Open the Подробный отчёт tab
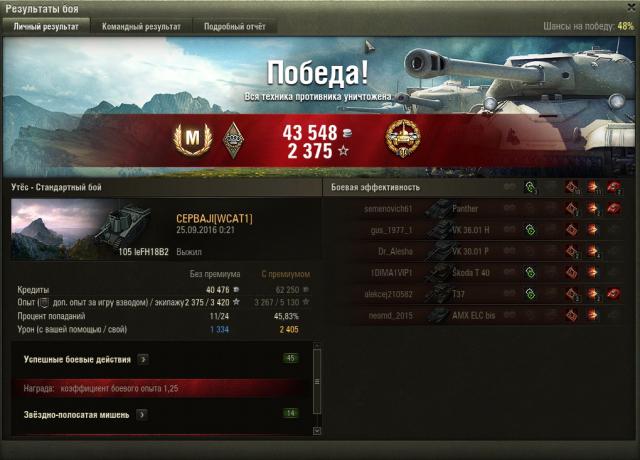 [x=236, y=27]
